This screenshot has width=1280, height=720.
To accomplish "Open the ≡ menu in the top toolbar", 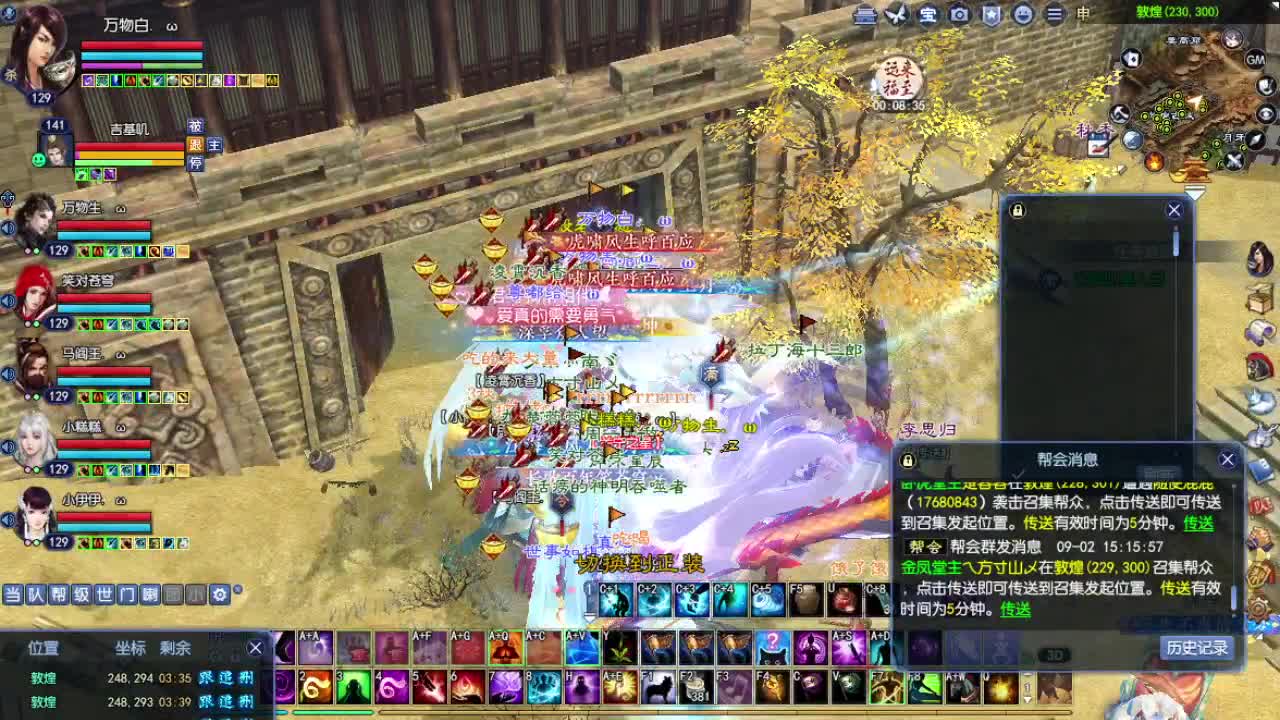I will click(1054, 14).
